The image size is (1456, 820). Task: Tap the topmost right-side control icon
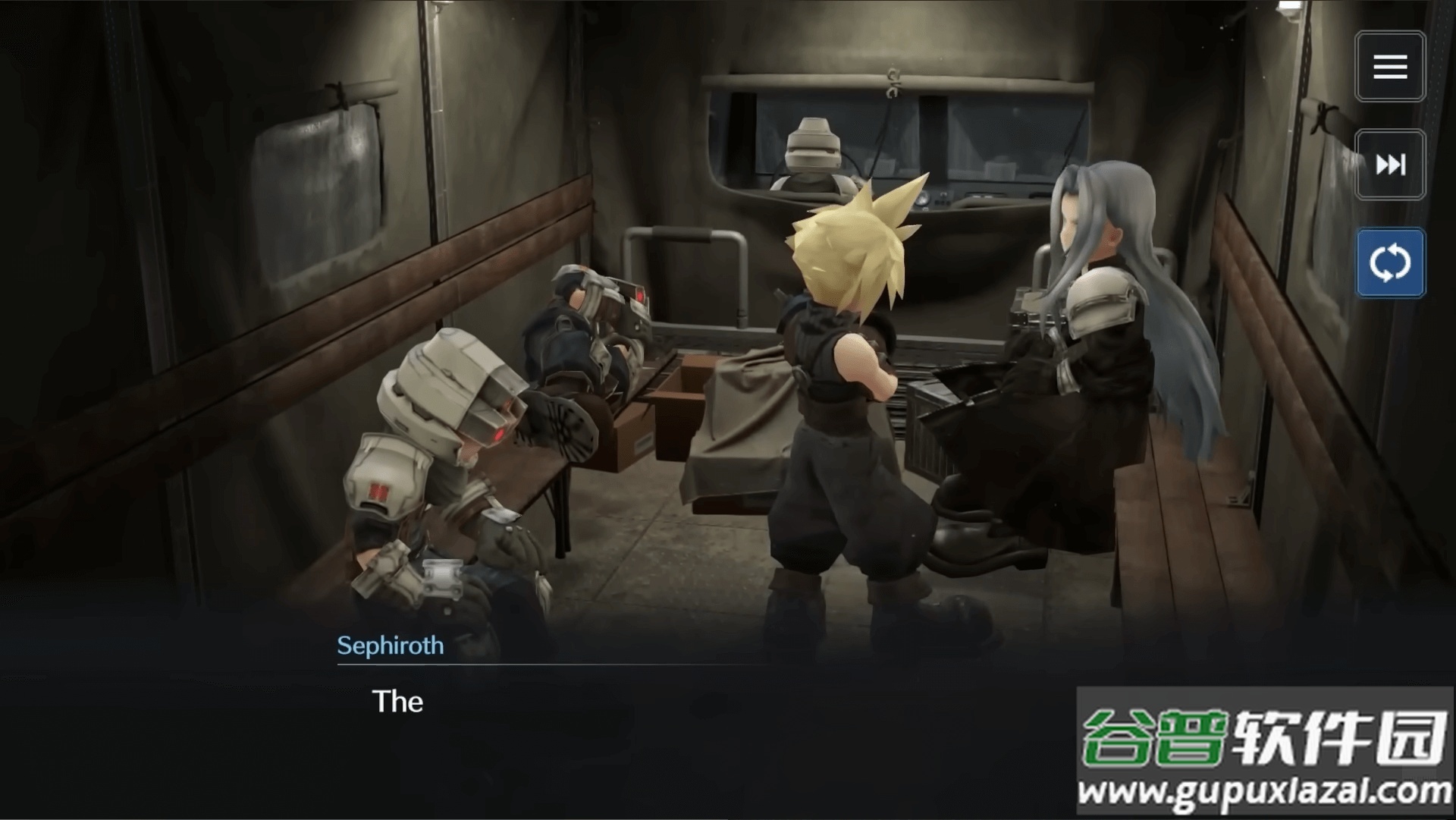pyautogui.click(x=1390, y=66)
